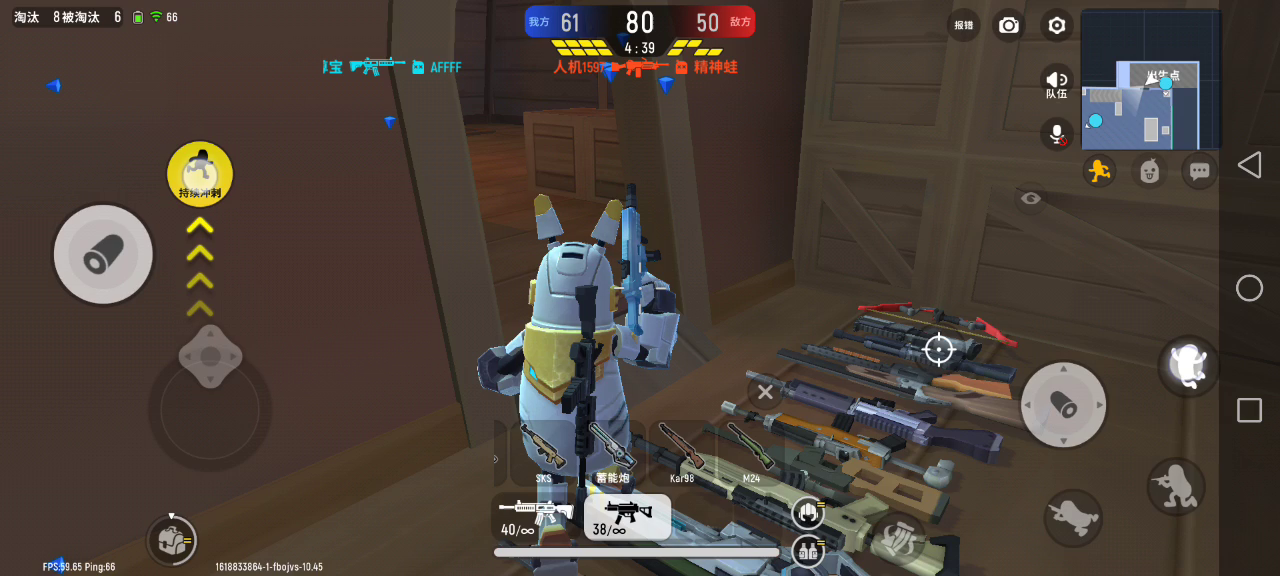Open the chat bubble button
This screenshot has width=1280, height=576.
(x=1200, y=171)
